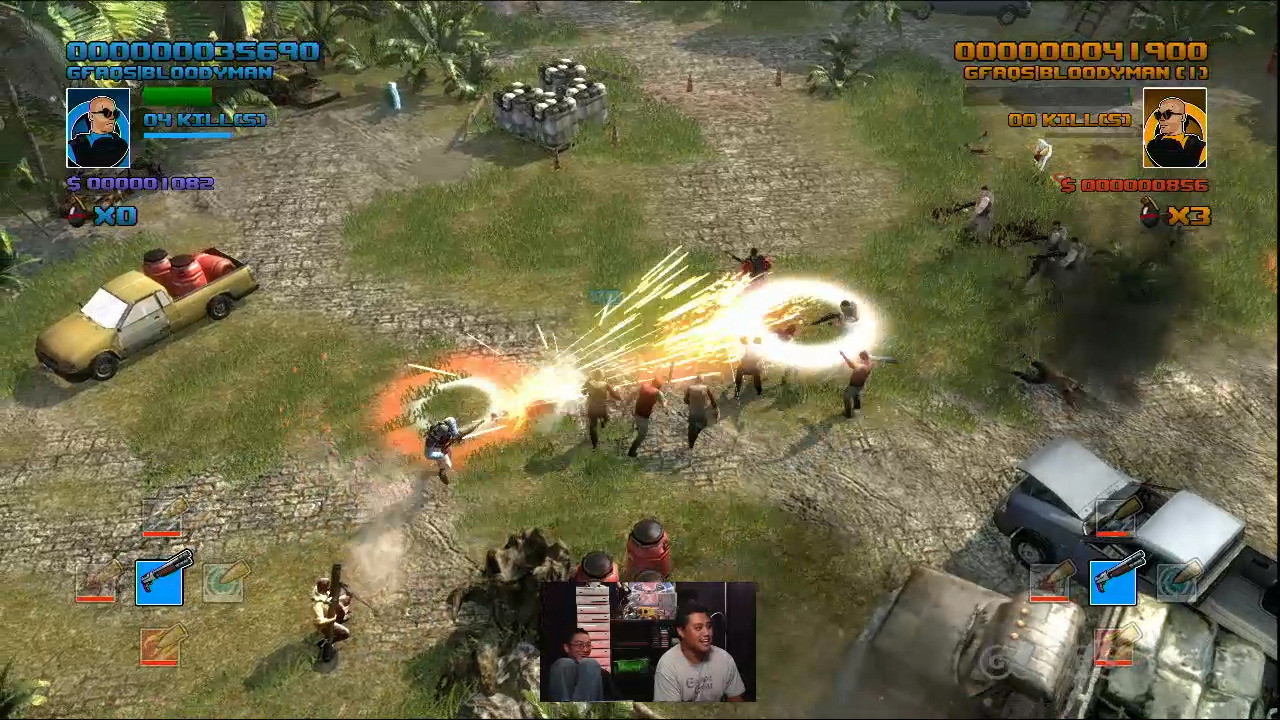
Task: Pick the blue player's orange flame ammo slot
Action: click(160, 645)
